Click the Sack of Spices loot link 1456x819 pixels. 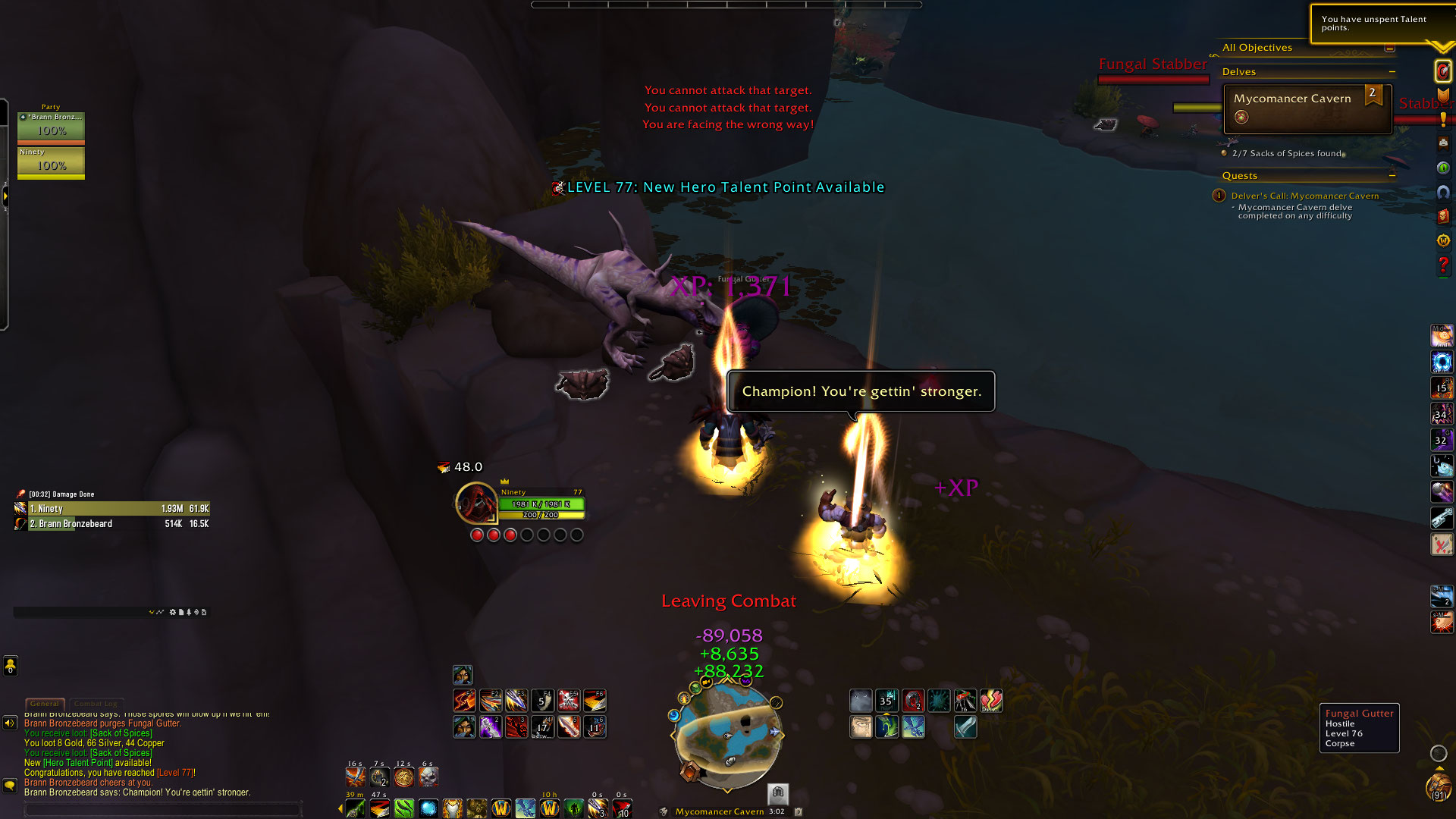tap(121, 733)
